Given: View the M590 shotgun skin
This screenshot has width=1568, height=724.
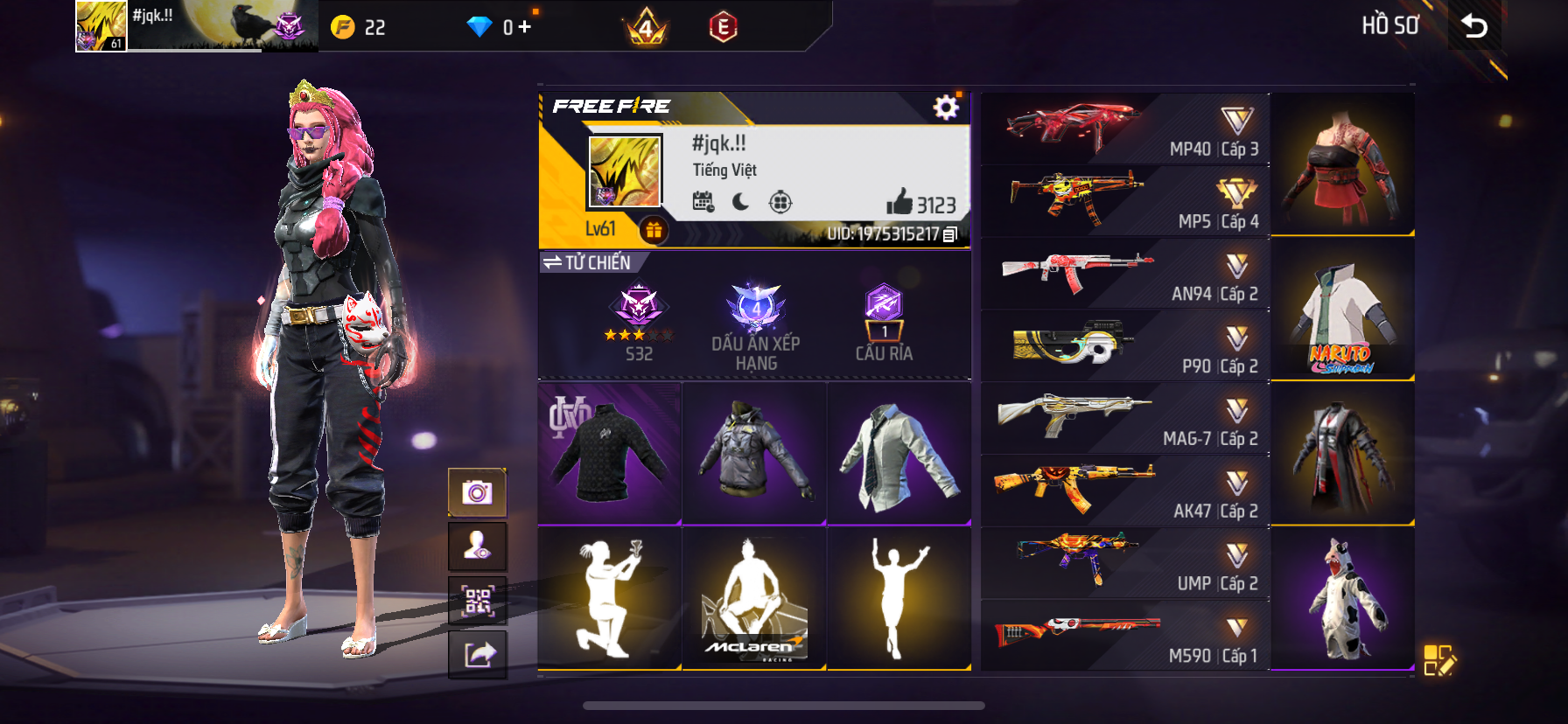Looking at the screenshot, I should click(1124, 636).
